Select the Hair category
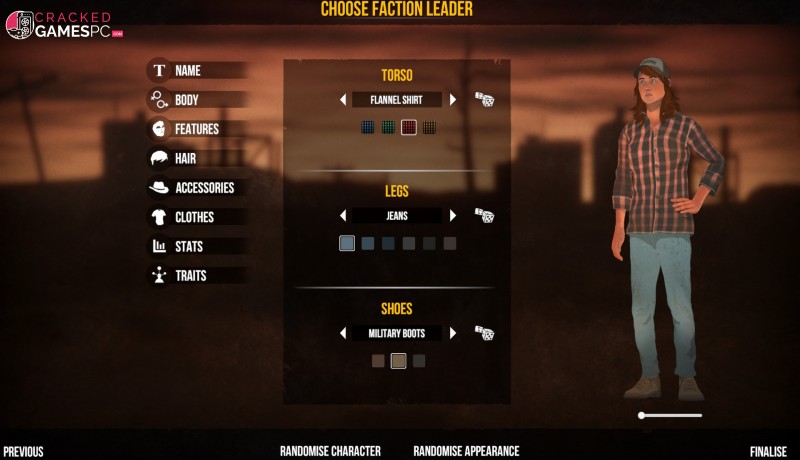 (x=185, y=158)
